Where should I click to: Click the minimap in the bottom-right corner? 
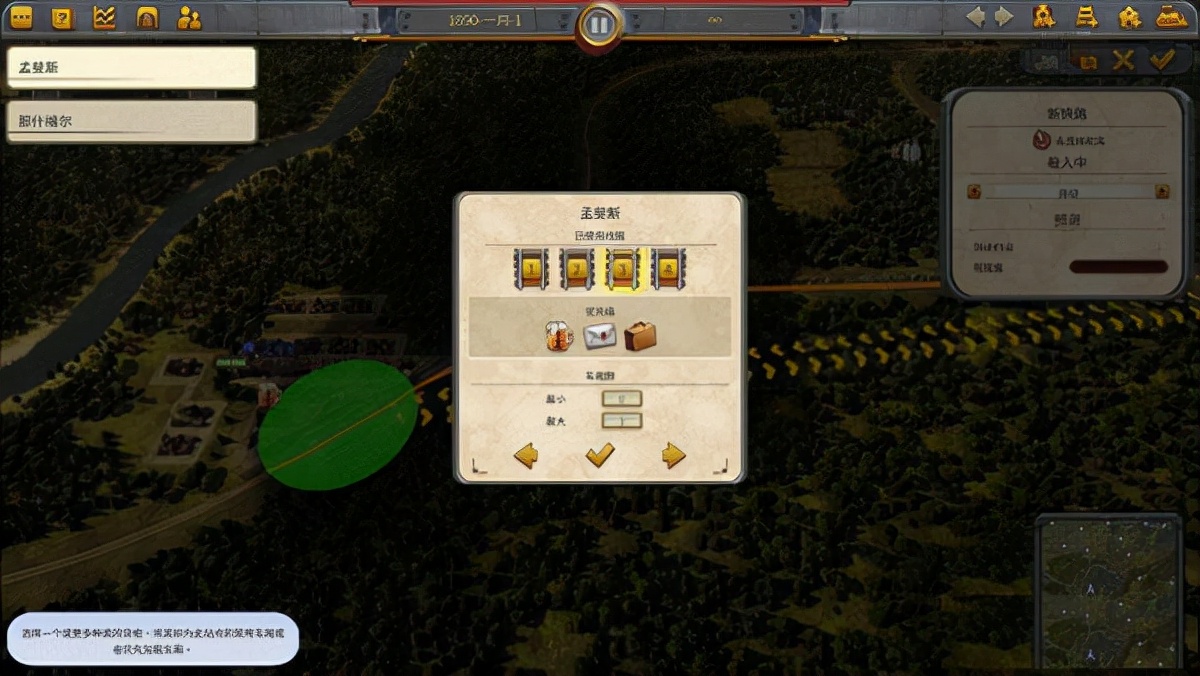[x=1108, y=590]
